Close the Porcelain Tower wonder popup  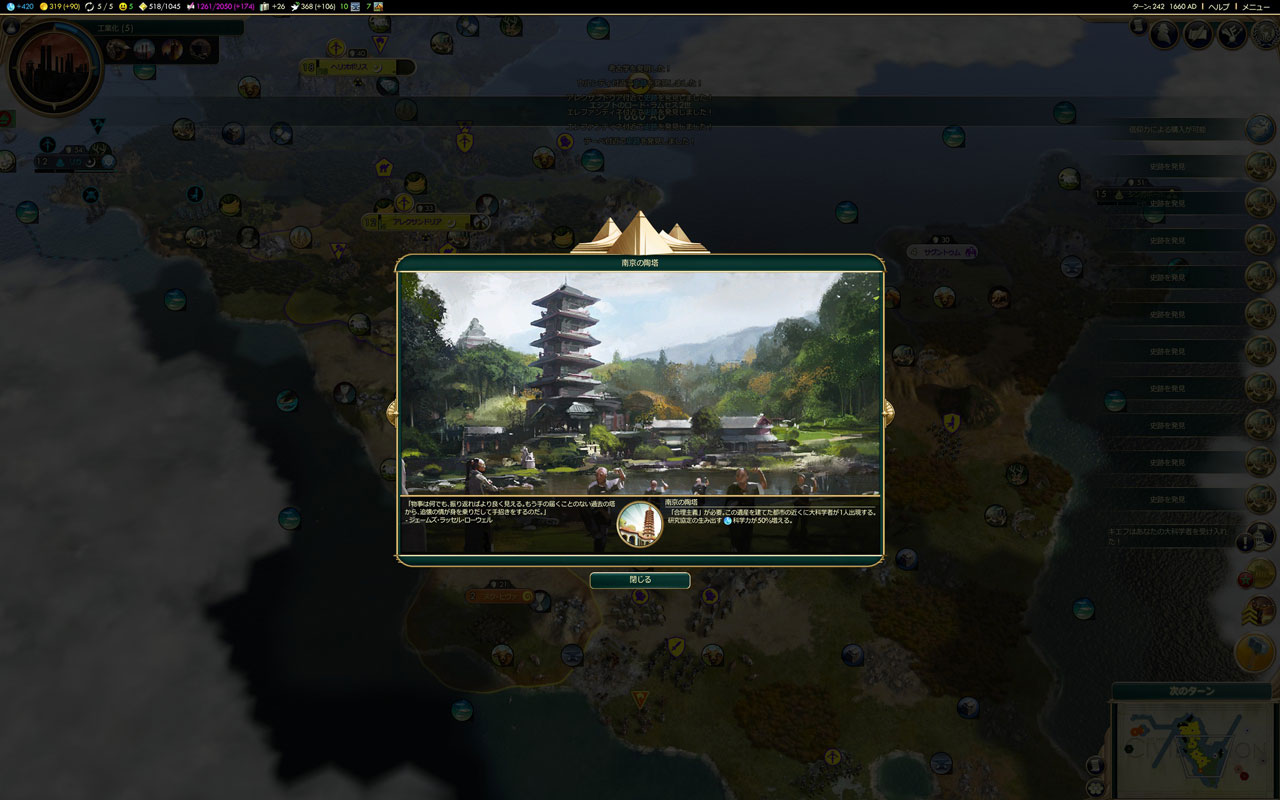coord(639,580)
